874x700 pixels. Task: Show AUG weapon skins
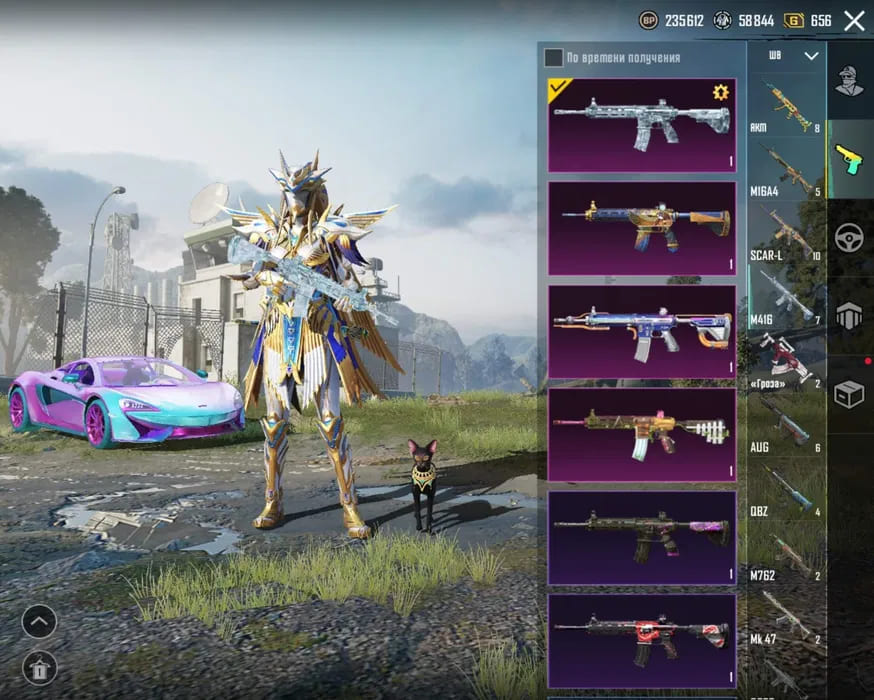[785, 426]
